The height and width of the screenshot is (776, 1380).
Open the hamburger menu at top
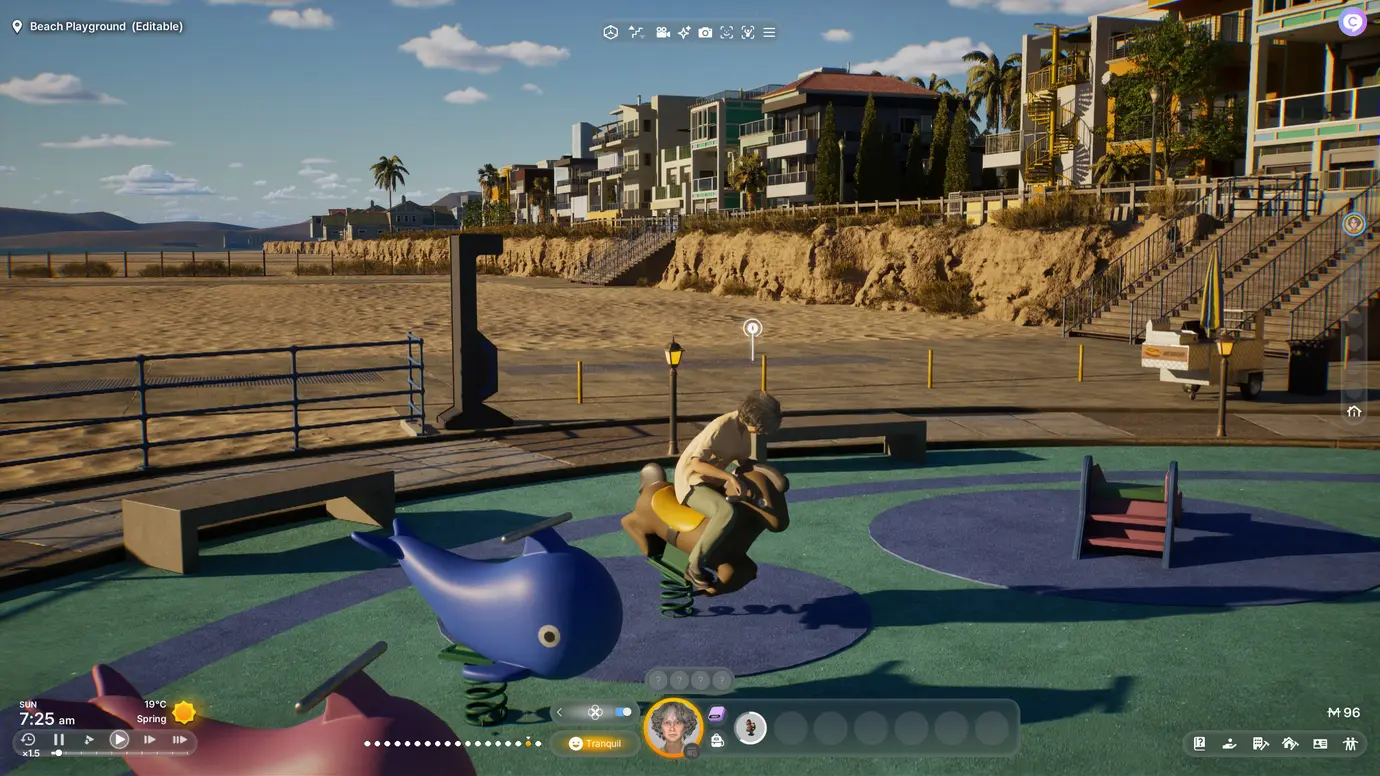(769, 33)
